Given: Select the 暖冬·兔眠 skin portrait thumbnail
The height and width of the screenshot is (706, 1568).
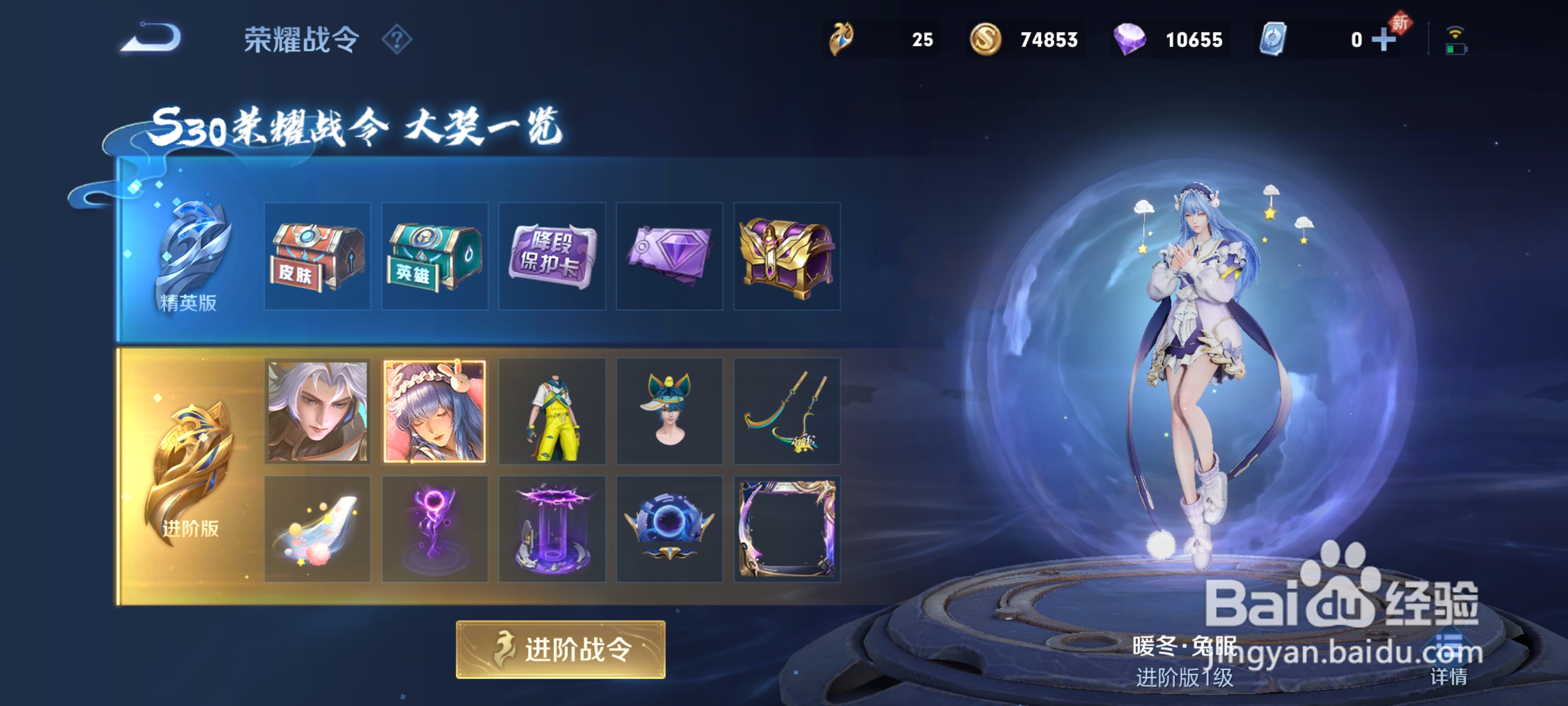Looking at the screenshot, I should pos(434,411).
